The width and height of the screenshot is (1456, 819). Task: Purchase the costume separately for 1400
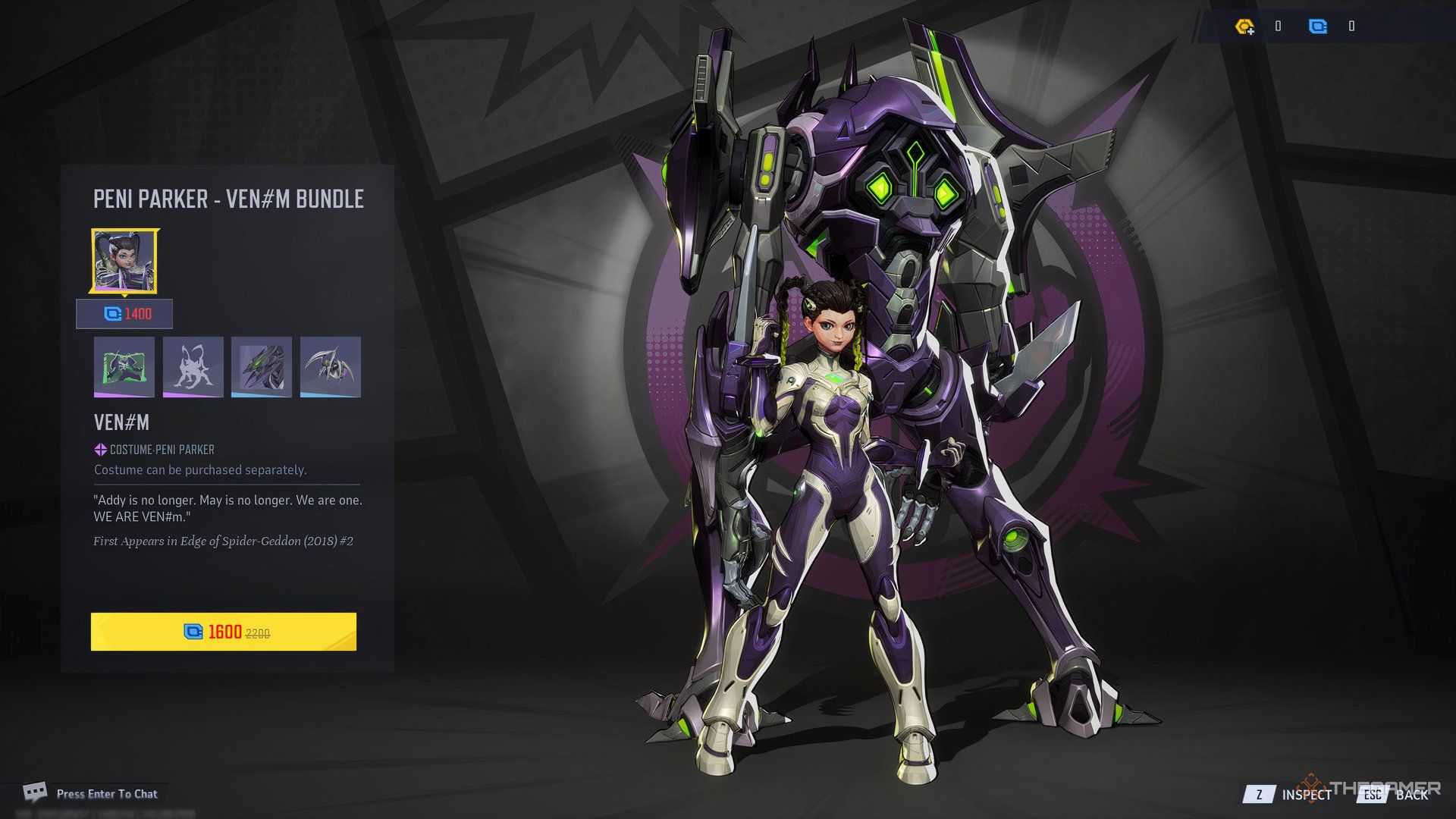pyautogui.click(x=125, y=314)
